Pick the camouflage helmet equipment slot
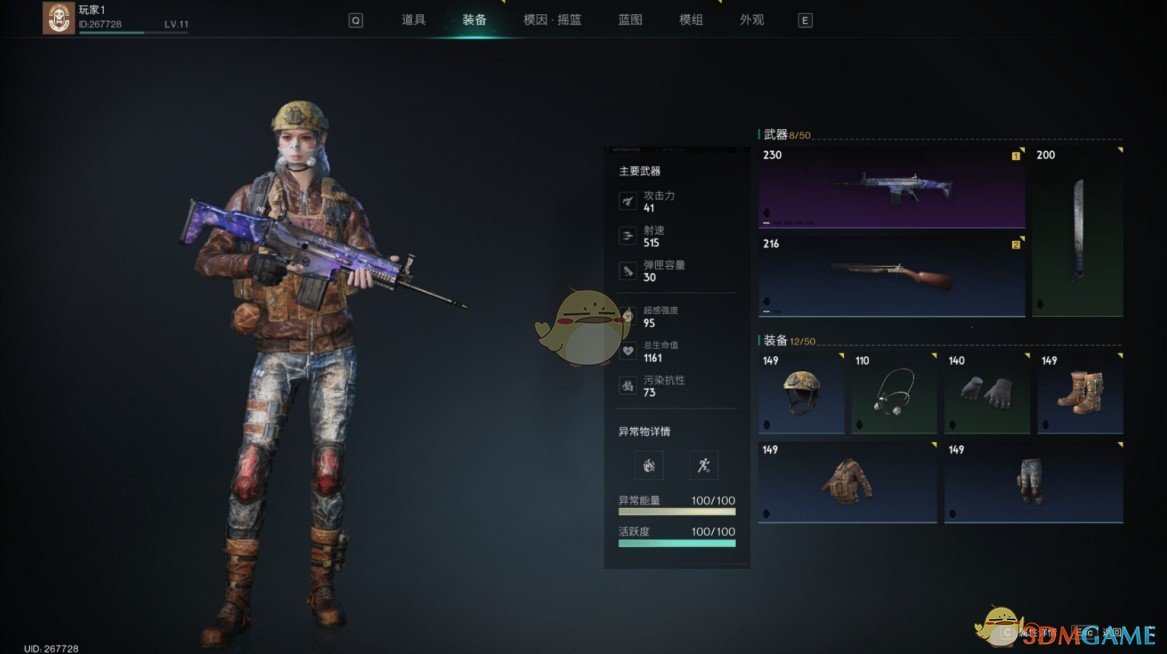The image size is (1167, 654). click(800, 392)
